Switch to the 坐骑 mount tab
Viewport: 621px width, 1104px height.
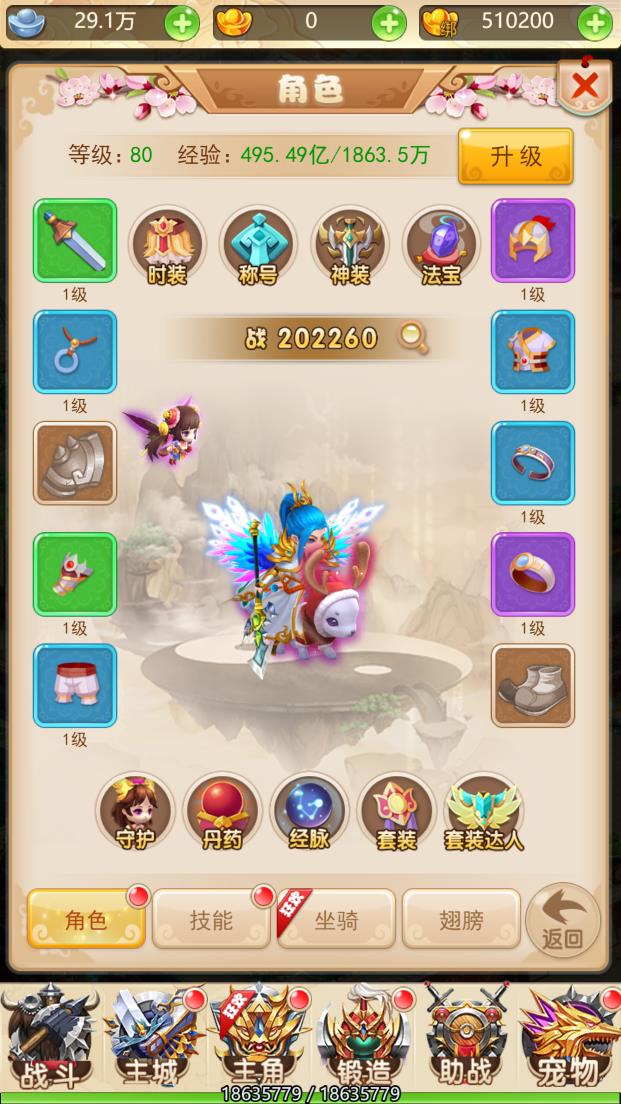[x=337, y=918]
